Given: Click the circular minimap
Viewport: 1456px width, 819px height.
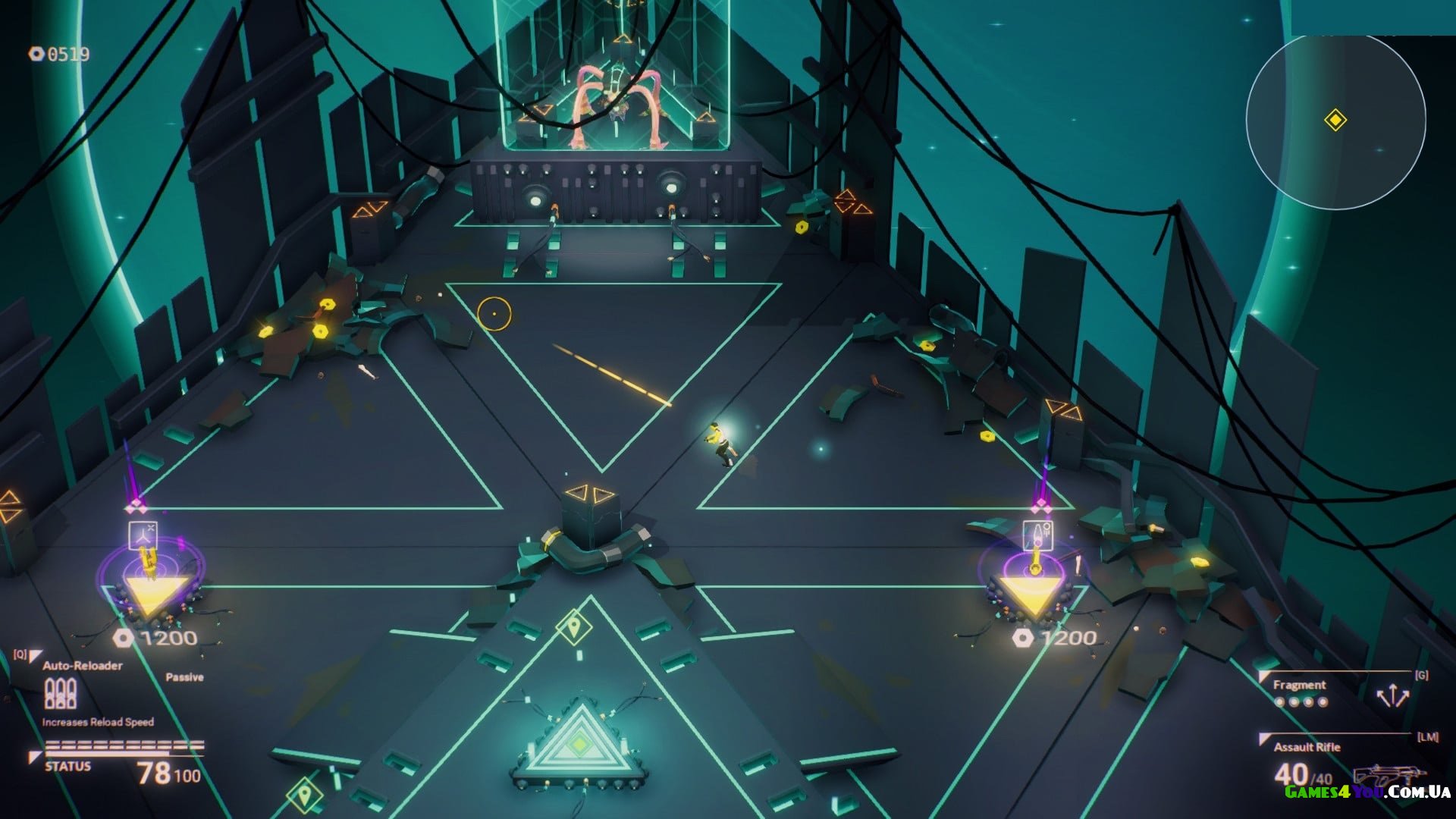Looking at the screenshot, I should pos(1335,121).
